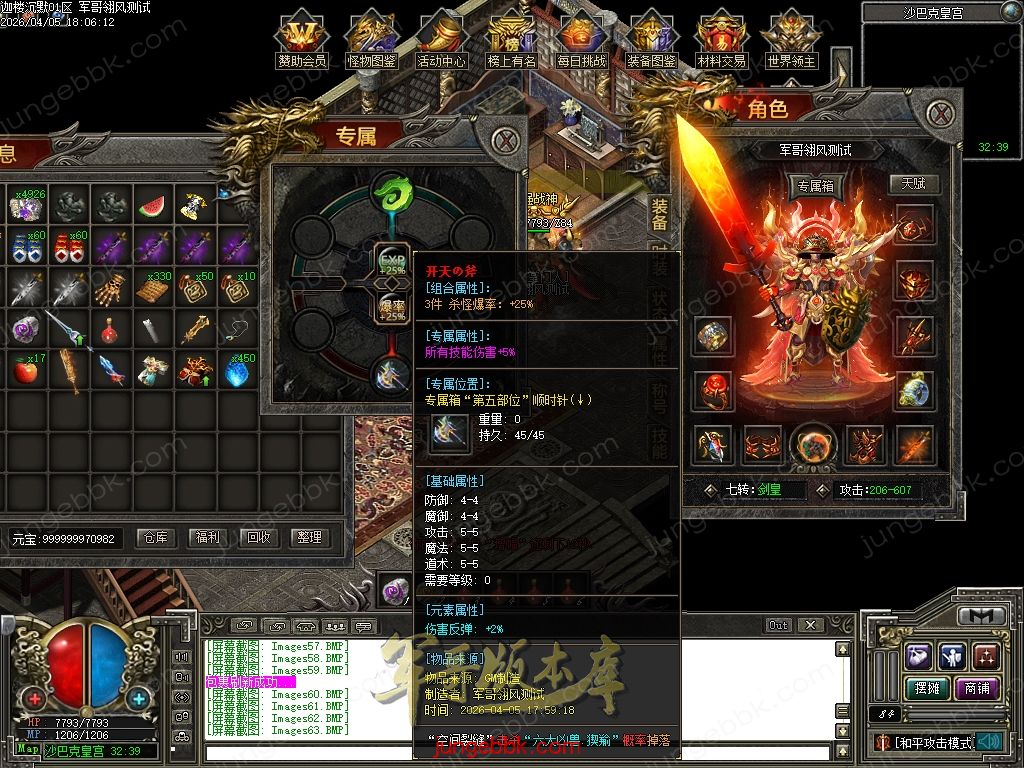Select the blue crystal stack x450

[237, 371]
